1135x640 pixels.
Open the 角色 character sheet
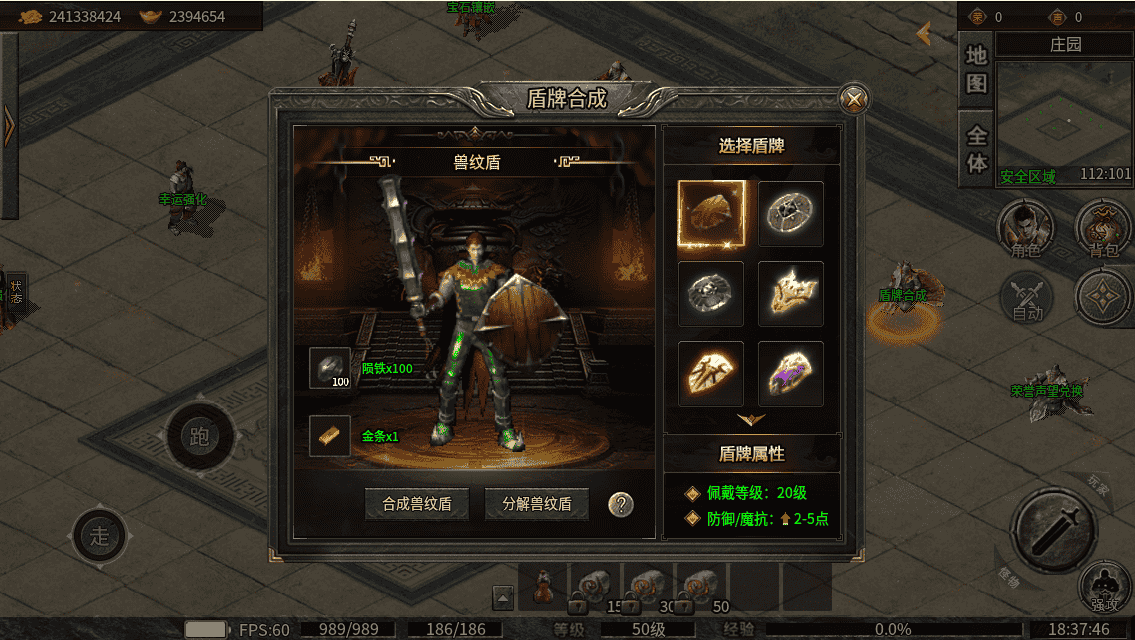[x=1026, y=226]
